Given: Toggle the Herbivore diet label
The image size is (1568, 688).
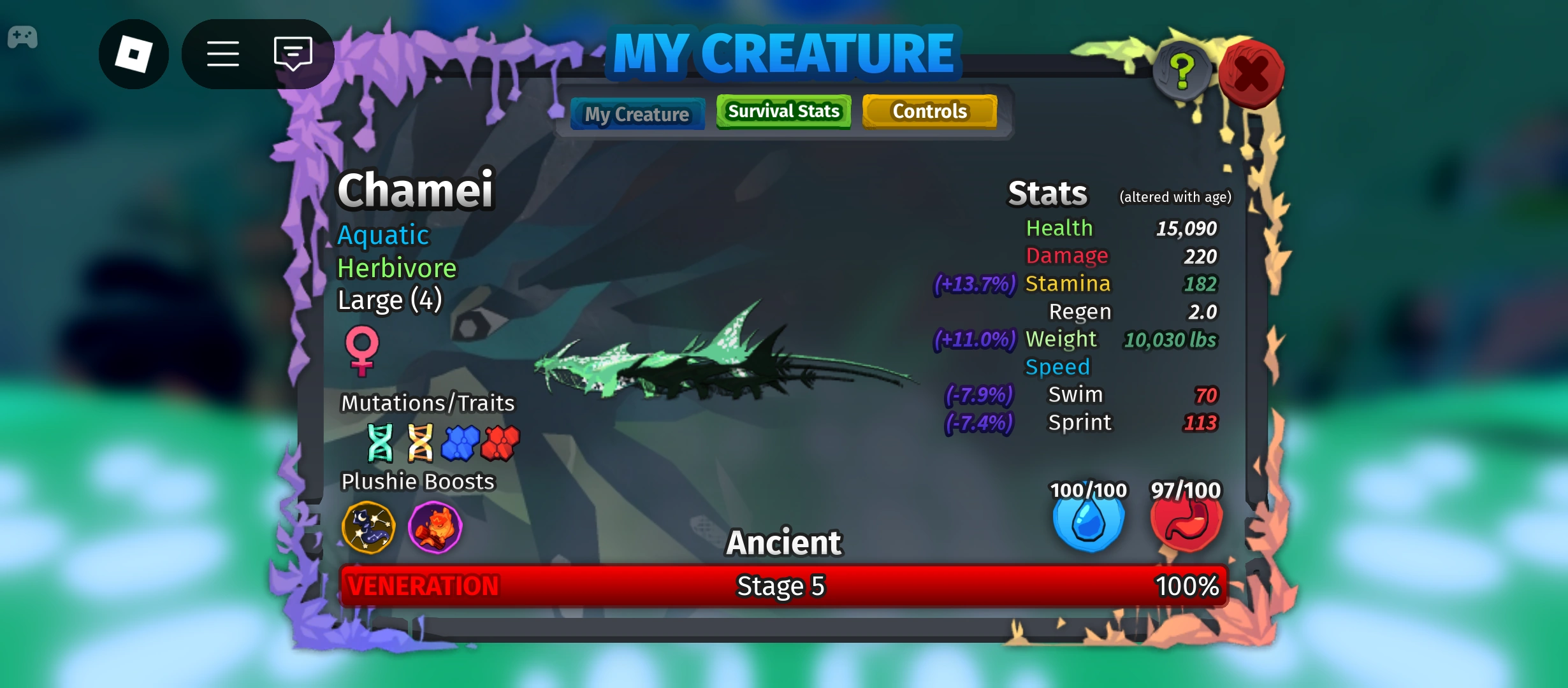Looking at the screenshot, I should [397, 268].
